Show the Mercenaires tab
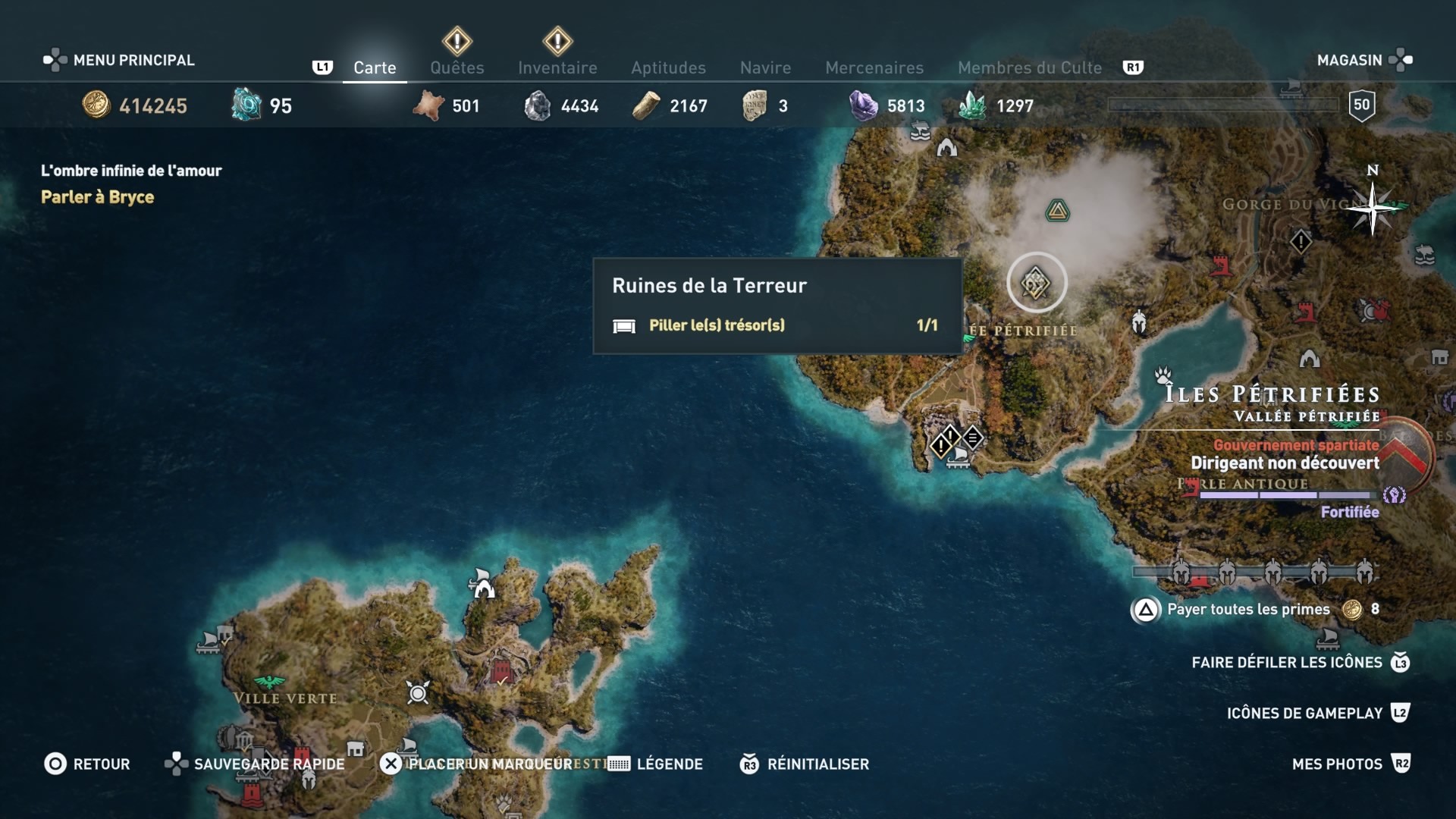 874,67
